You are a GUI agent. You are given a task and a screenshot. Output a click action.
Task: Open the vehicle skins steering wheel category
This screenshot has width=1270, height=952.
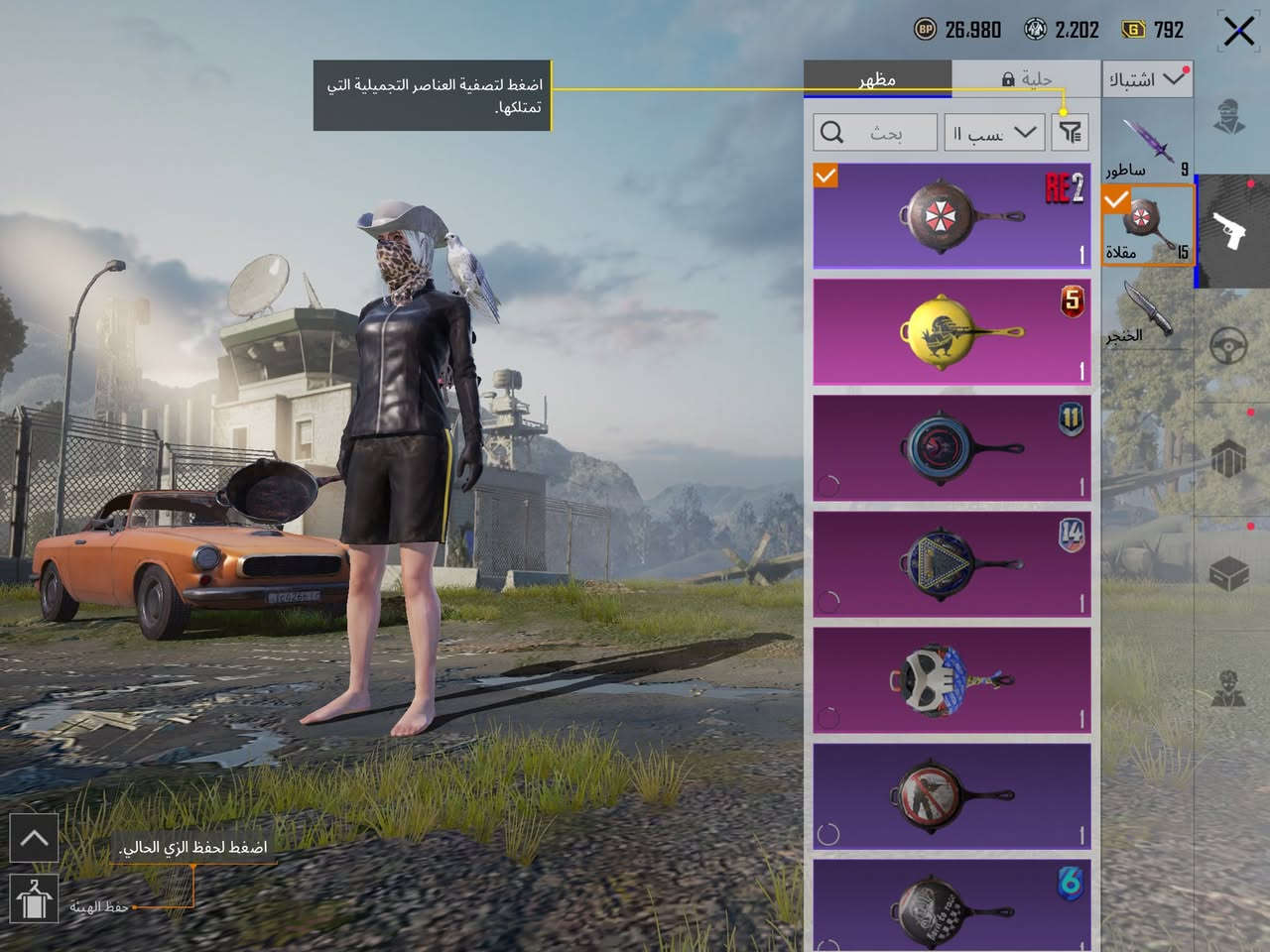1230,345
